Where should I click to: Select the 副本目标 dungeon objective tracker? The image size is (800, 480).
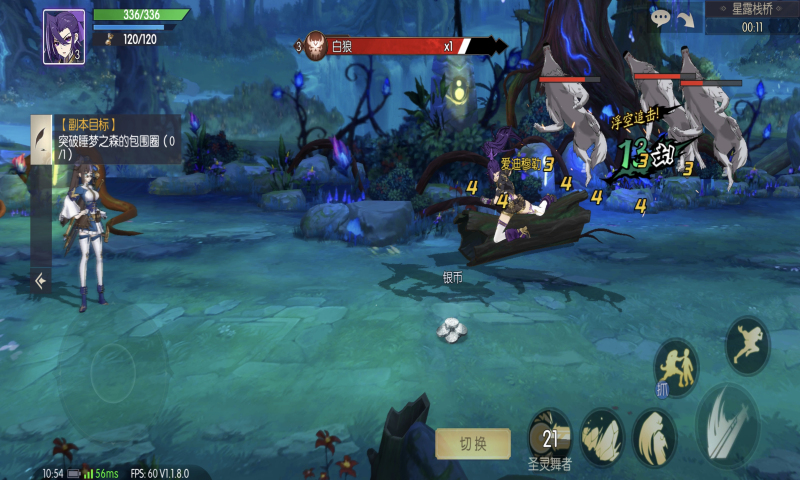click(117, 140)
